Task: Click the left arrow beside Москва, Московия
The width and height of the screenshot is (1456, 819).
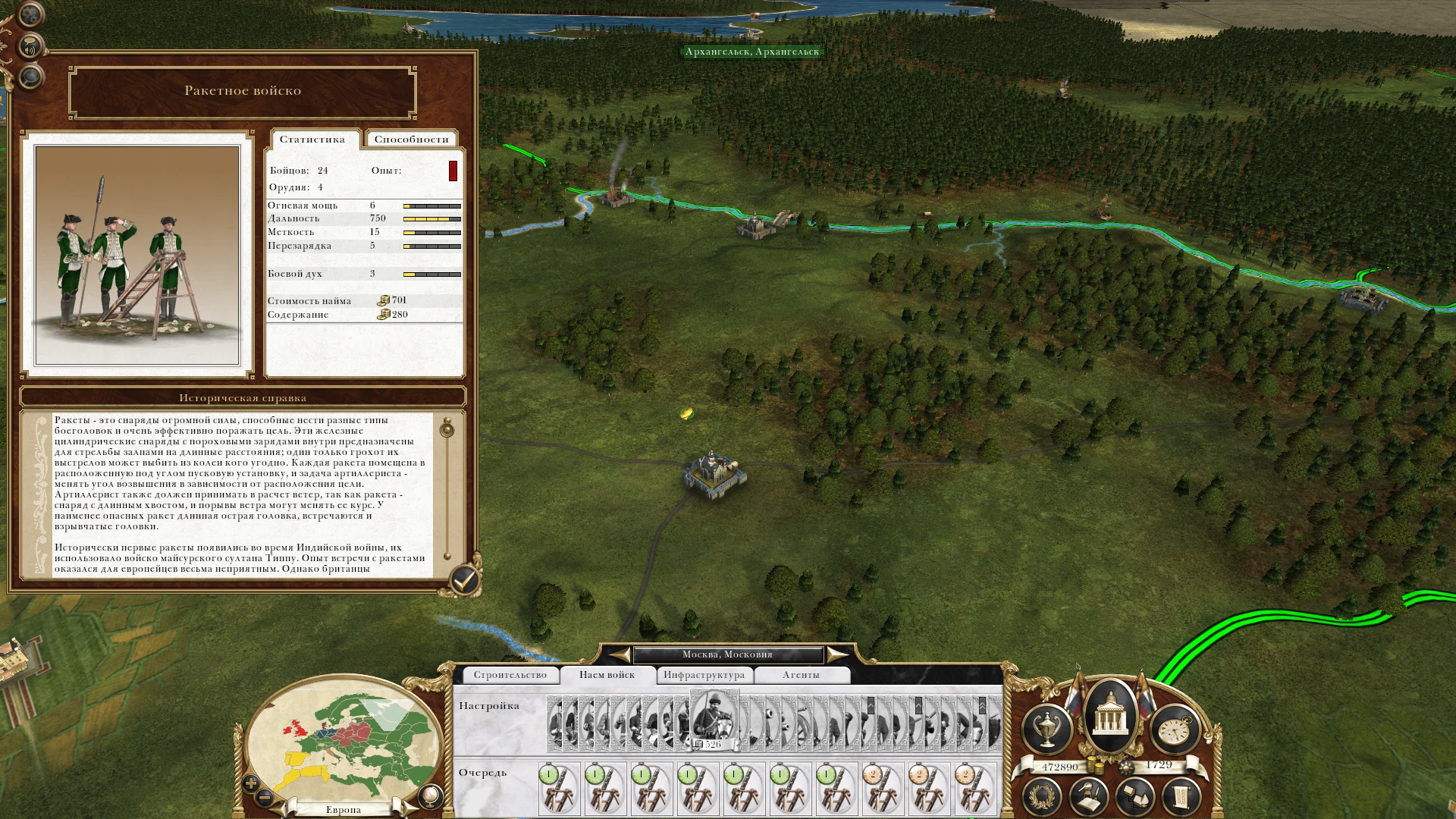Action: pos(620,654)
